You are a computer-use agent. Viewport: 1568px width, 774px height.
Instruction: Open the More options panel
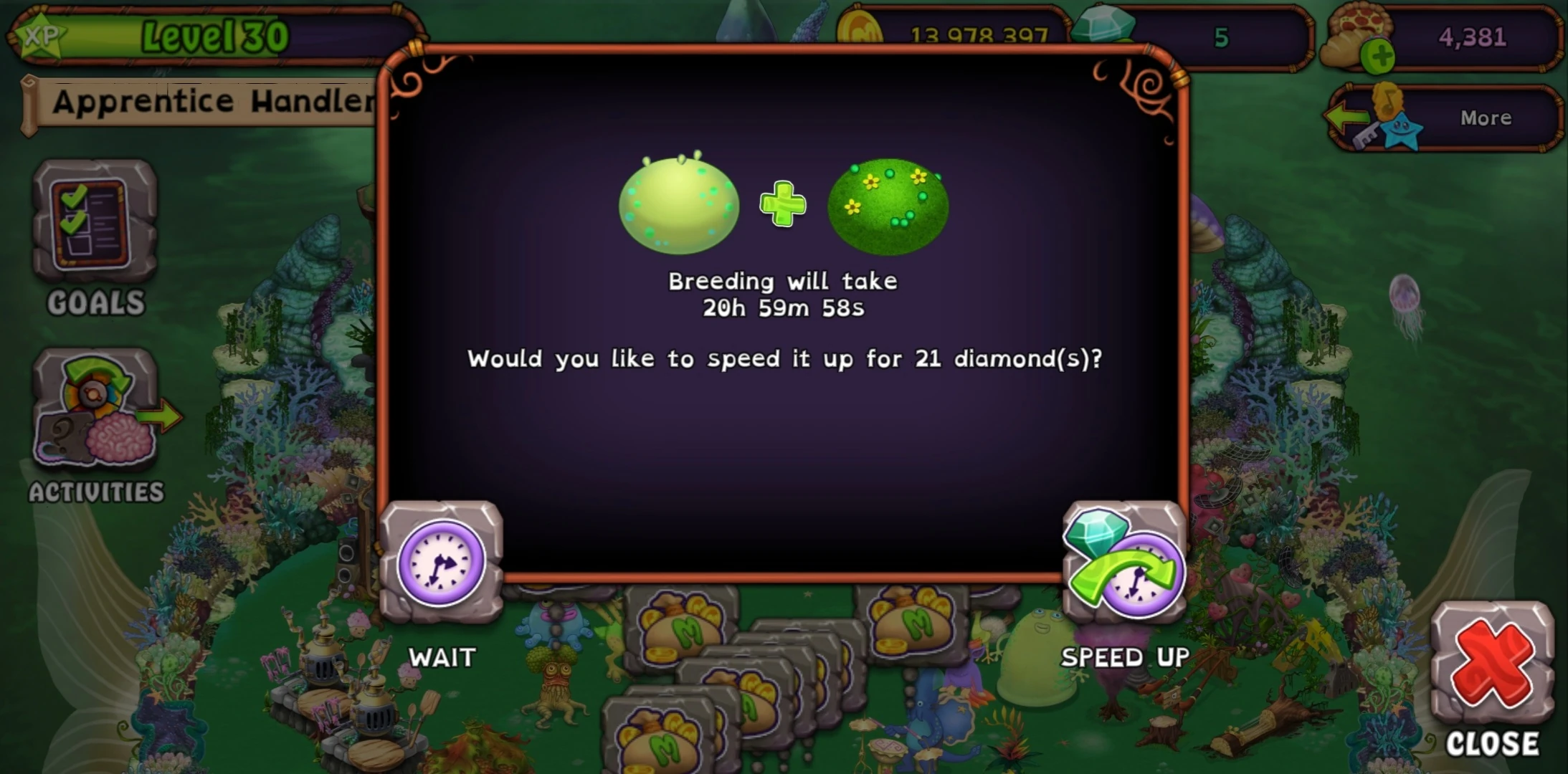[1484, 117]
